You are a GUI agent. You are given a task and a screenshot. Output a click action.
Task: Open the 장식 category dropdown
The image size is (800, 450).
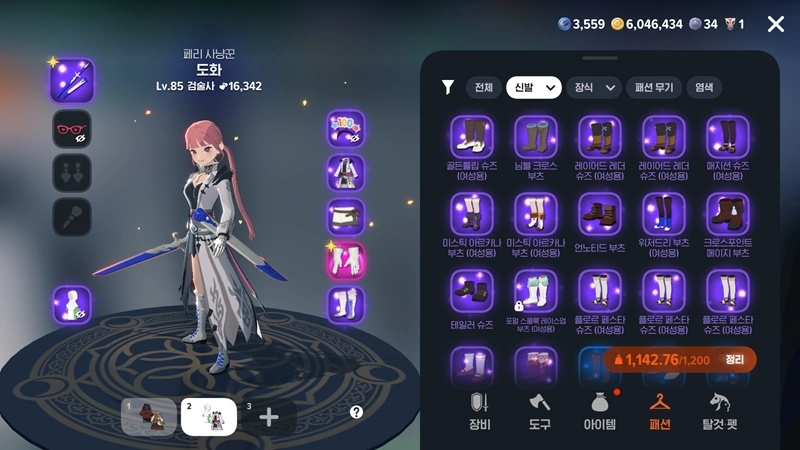(x=593, y=88)
